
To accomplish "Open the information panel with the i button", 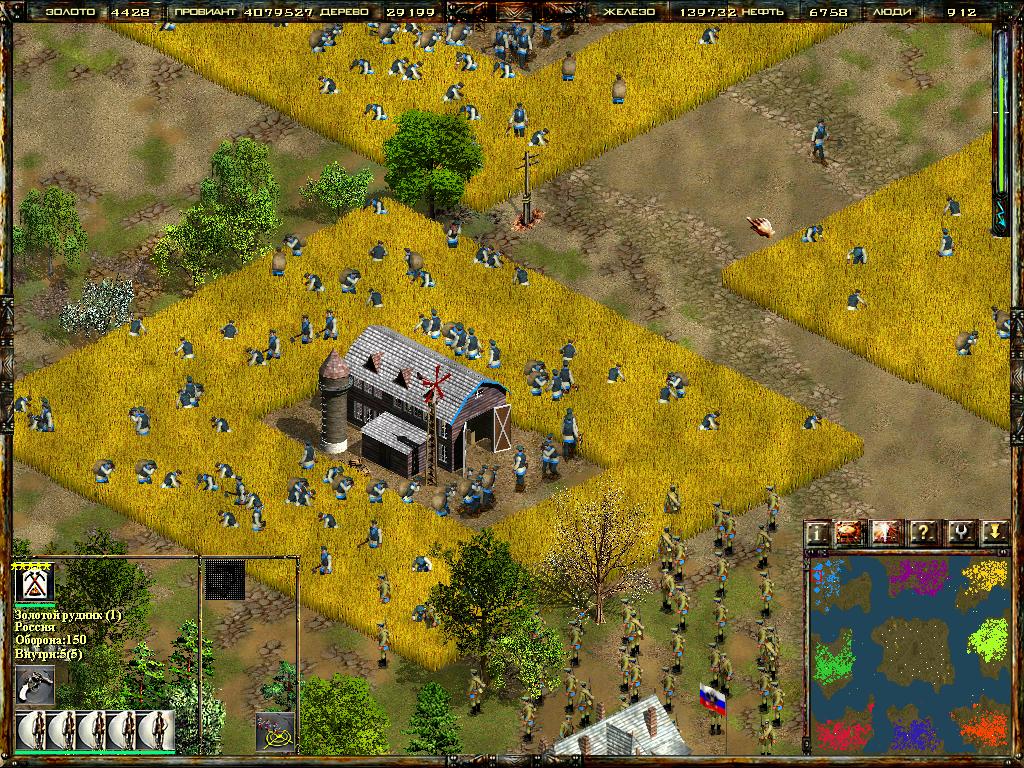I will click(819, 532).
